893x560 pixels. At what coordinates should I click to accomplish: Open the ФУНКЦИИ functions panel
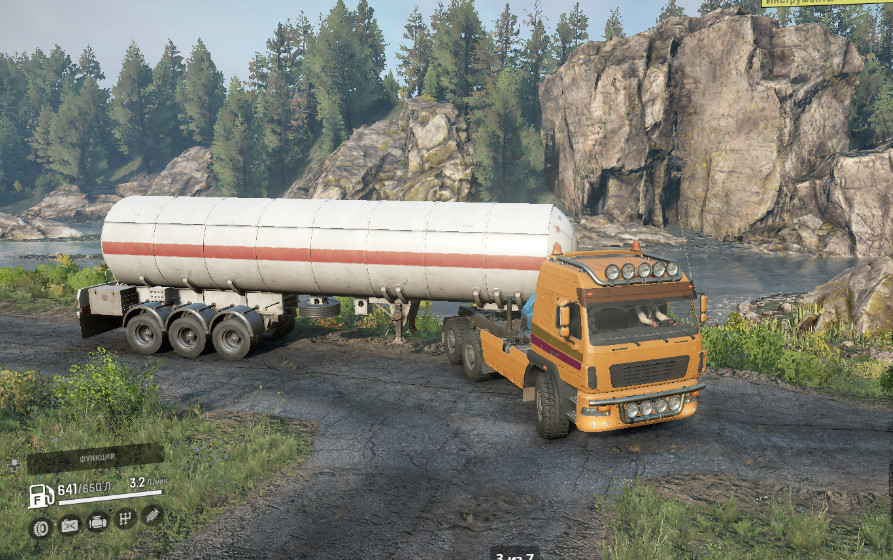pos(95,458)
